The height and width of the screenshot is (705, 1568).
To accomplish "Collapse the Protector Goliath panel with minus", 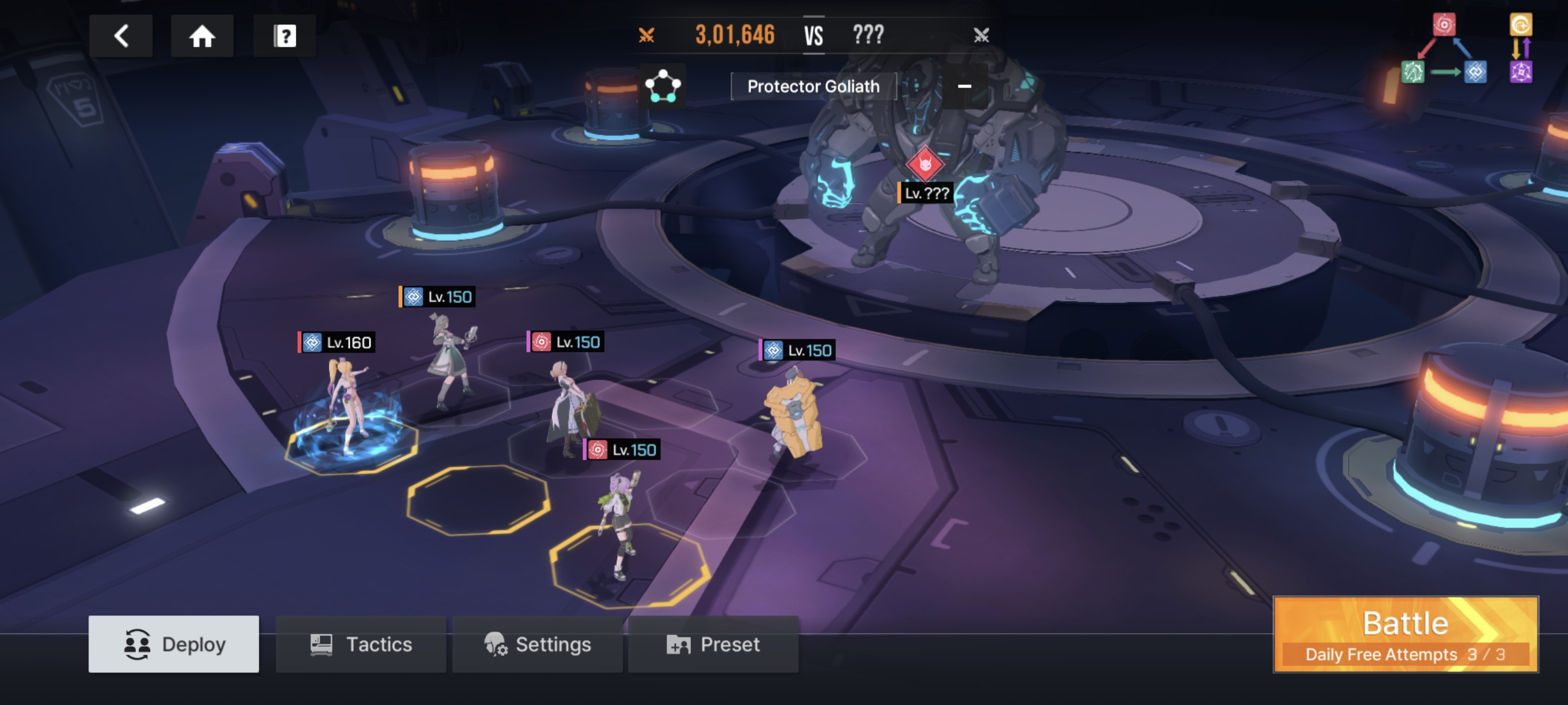I will 964,86.
